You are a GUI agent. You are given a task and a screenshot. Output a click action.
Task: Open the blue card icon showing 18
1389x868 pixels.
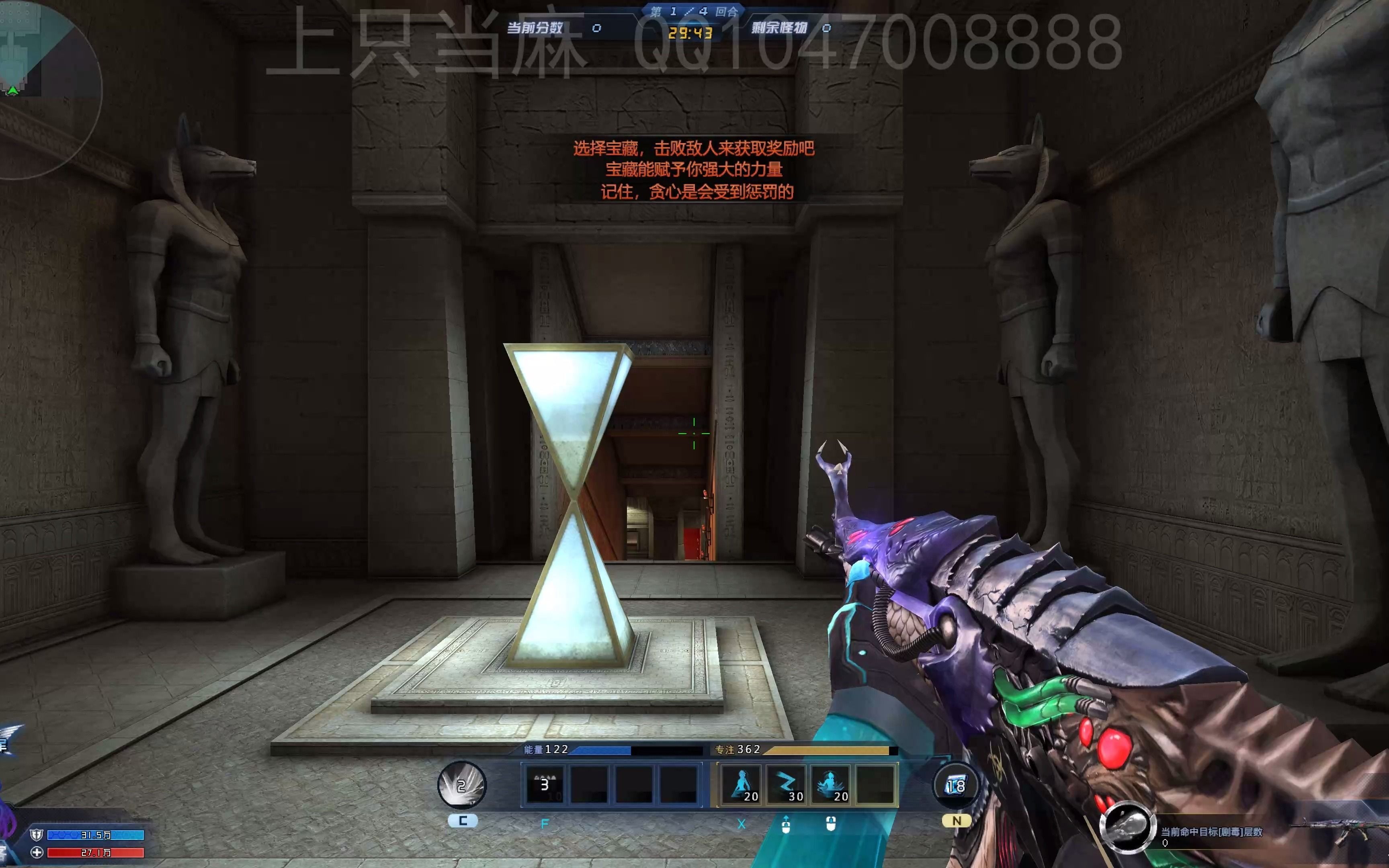pos(955,785)
